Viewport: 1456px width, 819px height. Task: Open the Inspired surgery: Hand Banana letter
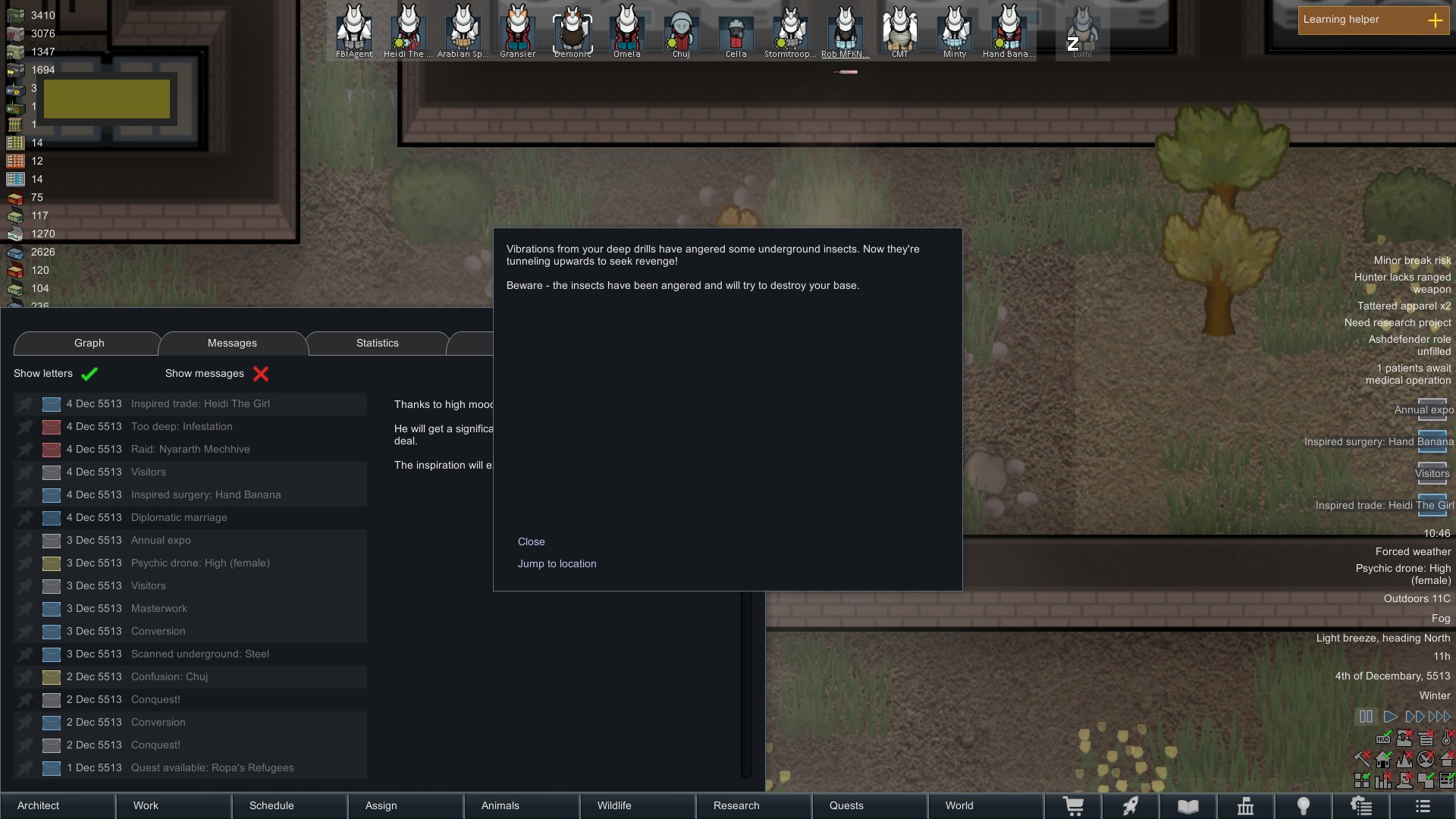click(x=206, y=495)
